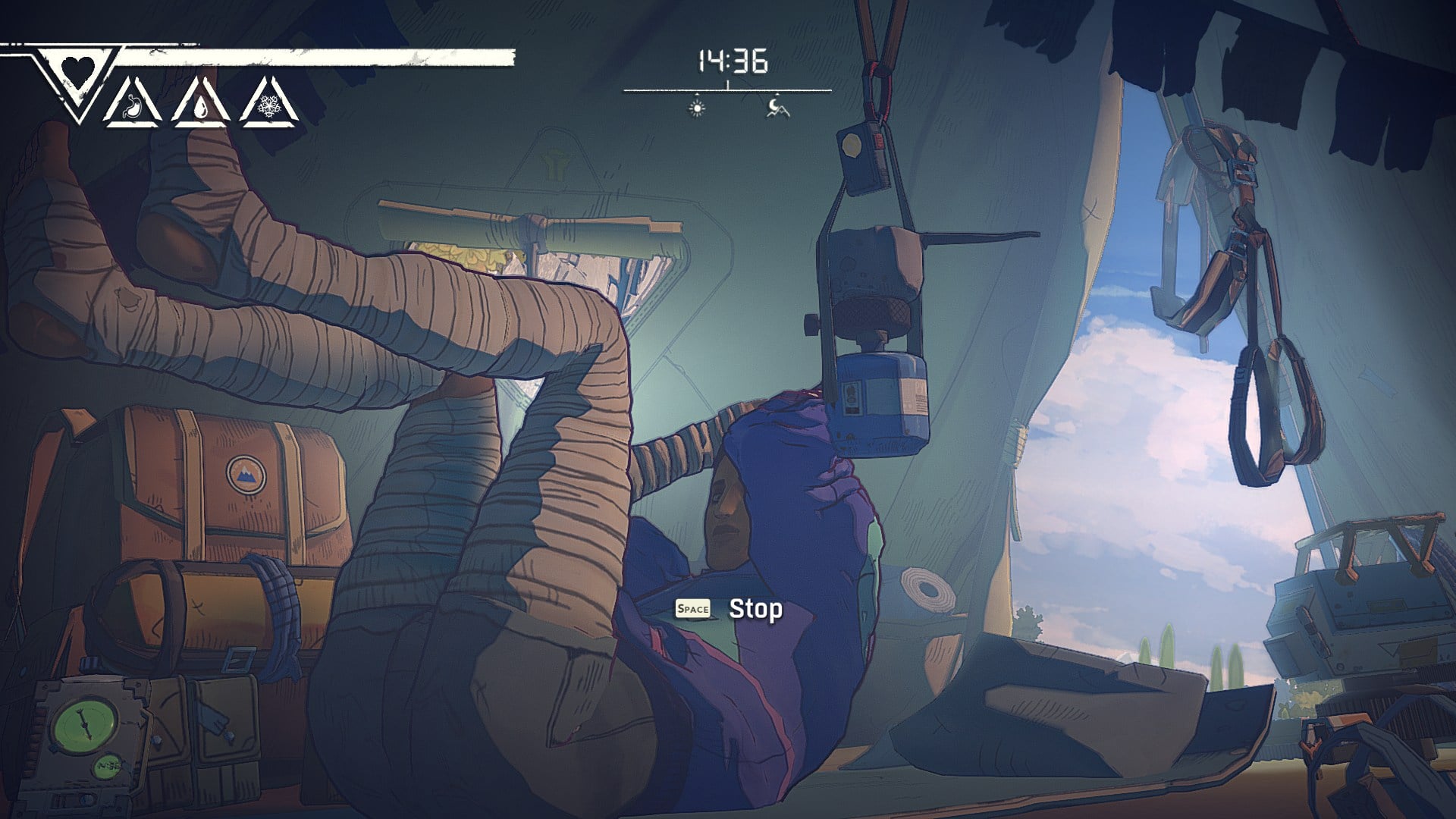
Task: Select the stomach hunger icon
Action: coord(133,105)
